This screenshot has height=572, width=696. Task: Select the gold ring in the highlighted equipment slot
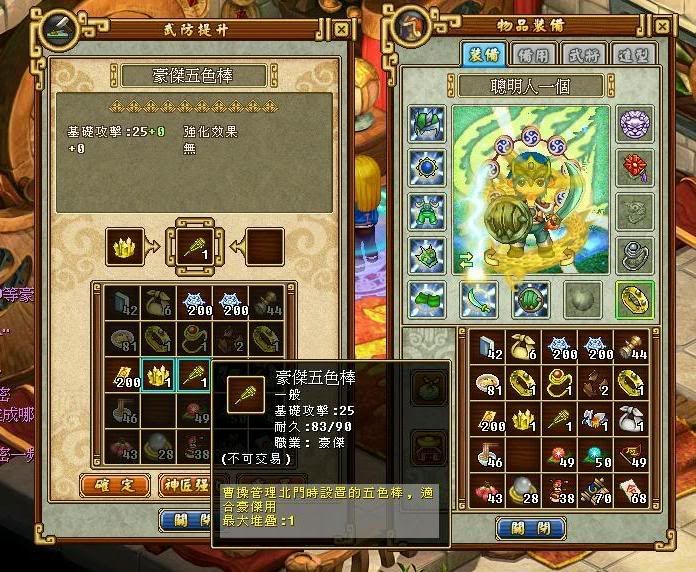[x=635, y=299]
